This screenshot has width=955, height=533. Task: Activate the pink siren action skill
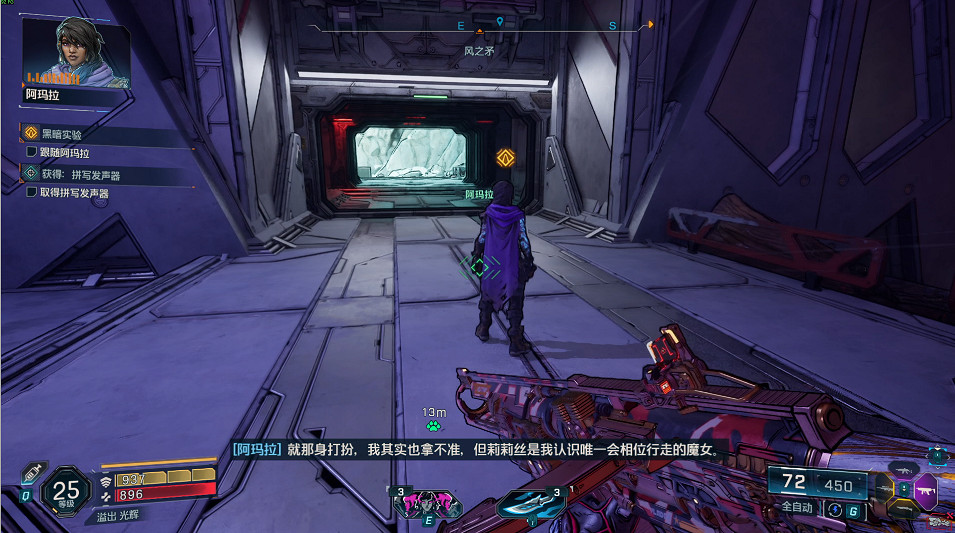[427, 503]
